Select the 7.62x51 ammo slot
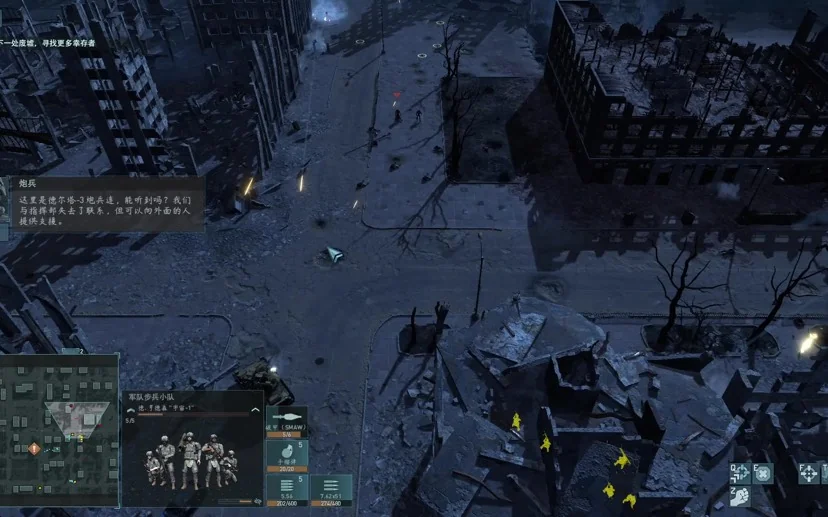Screen dimensions: 828x517 click(x=331, y=489)
